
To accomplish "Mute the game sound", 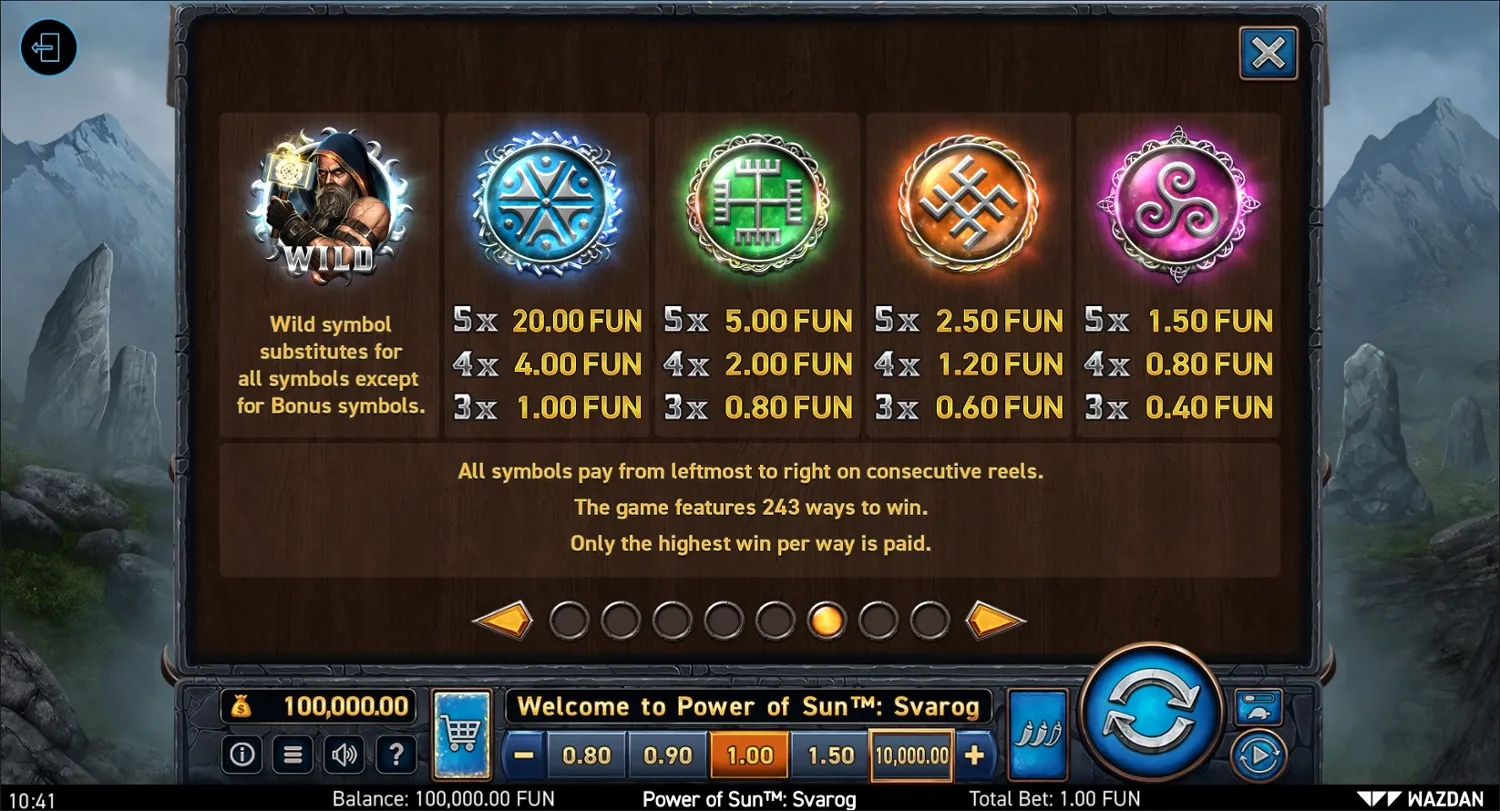I will pos(345,754).
